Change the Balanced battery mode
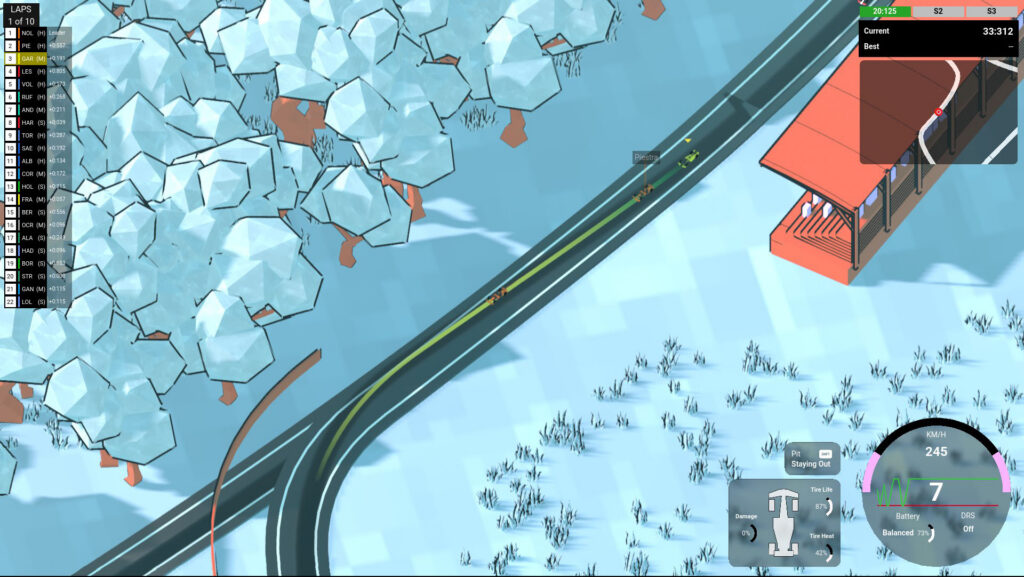The height and width of the screenshot is (577, 1024). [898, 533]
